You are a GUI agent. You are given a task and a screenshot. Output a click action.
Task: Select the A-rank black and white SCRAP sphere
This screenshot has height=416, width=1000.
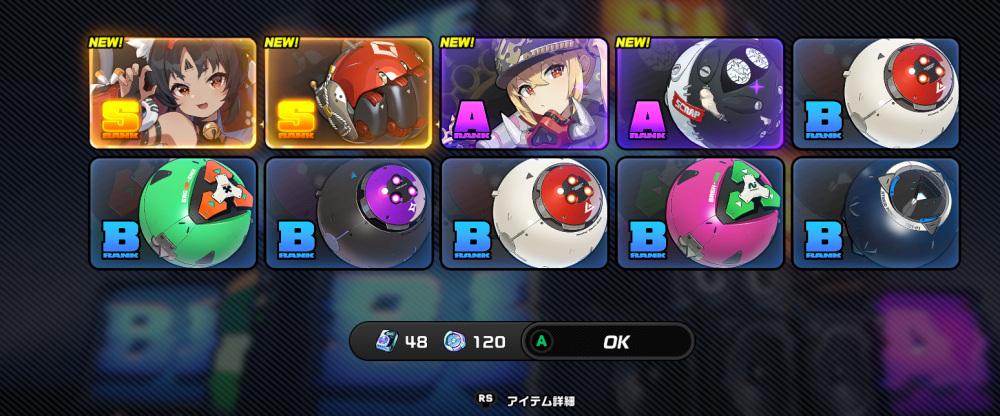click(700, 94)
